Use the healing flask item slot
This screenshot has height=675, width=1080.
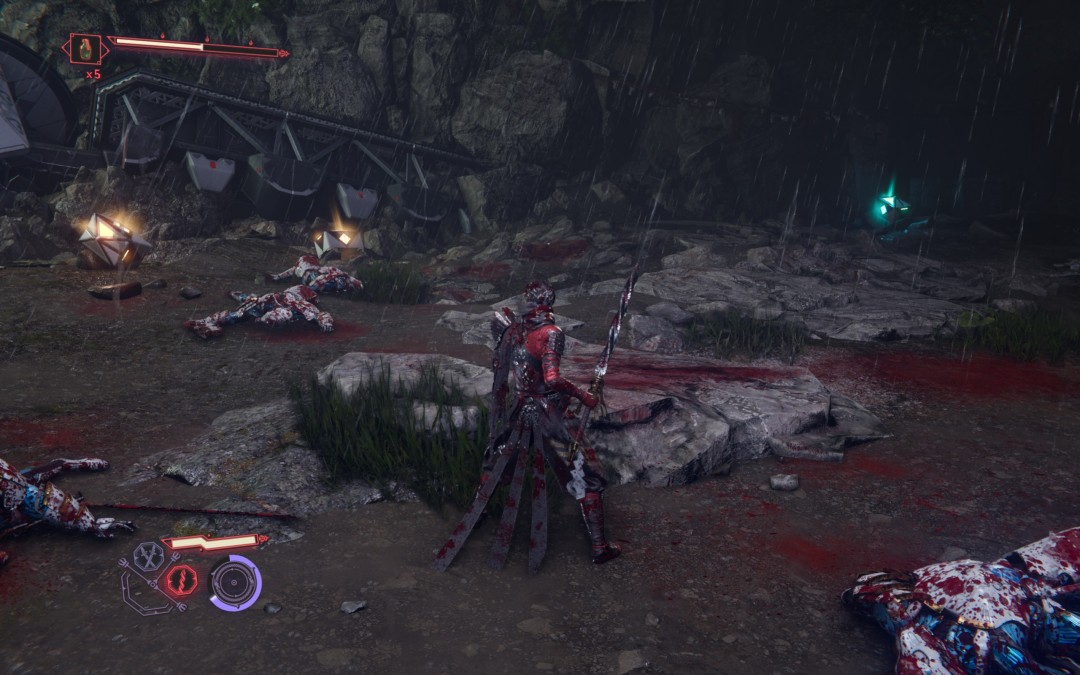point(87,48)
